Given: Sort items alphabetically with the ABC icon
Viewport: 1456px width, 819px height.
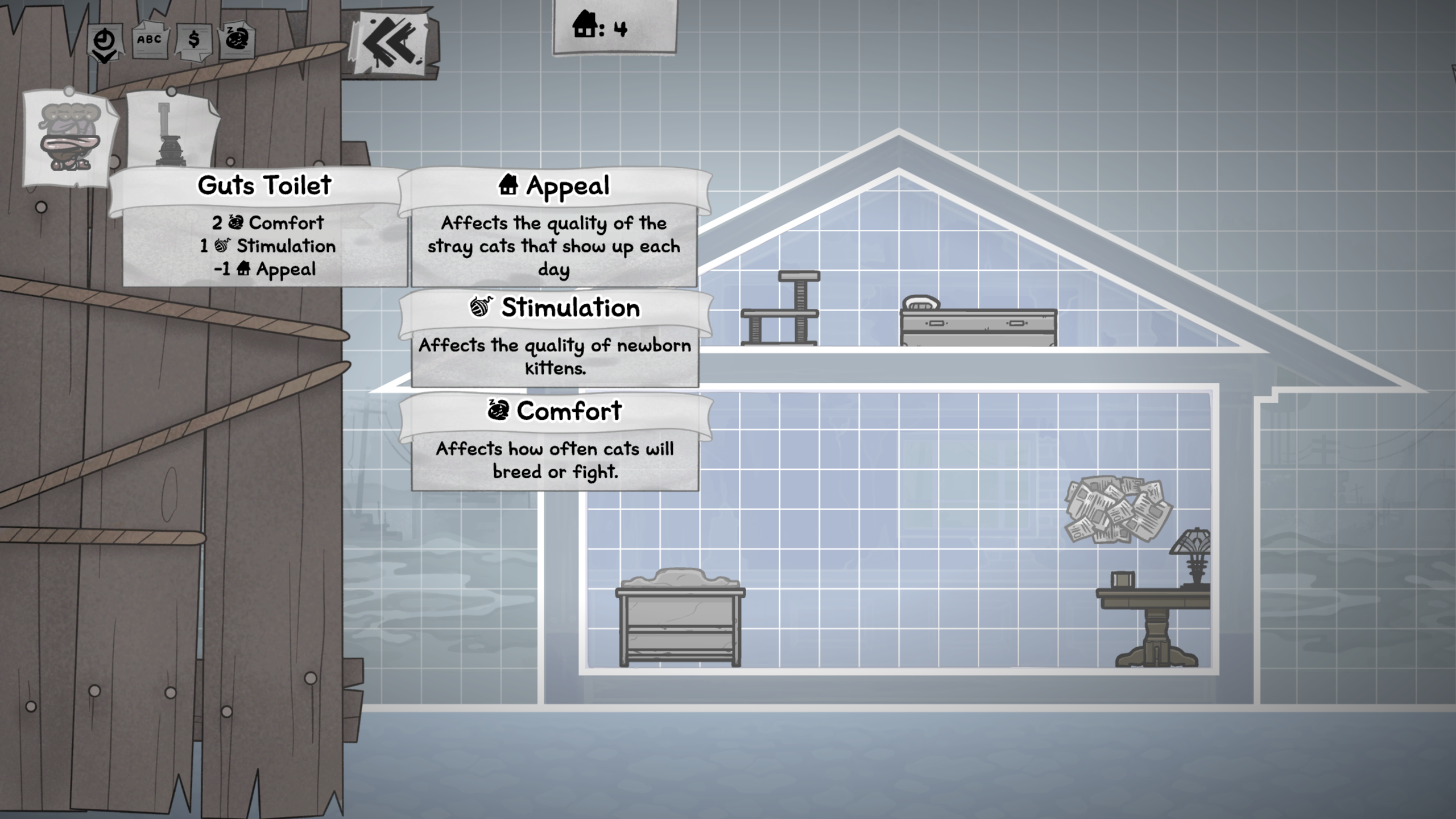Looking at the screenshot, I should [149, 40].
